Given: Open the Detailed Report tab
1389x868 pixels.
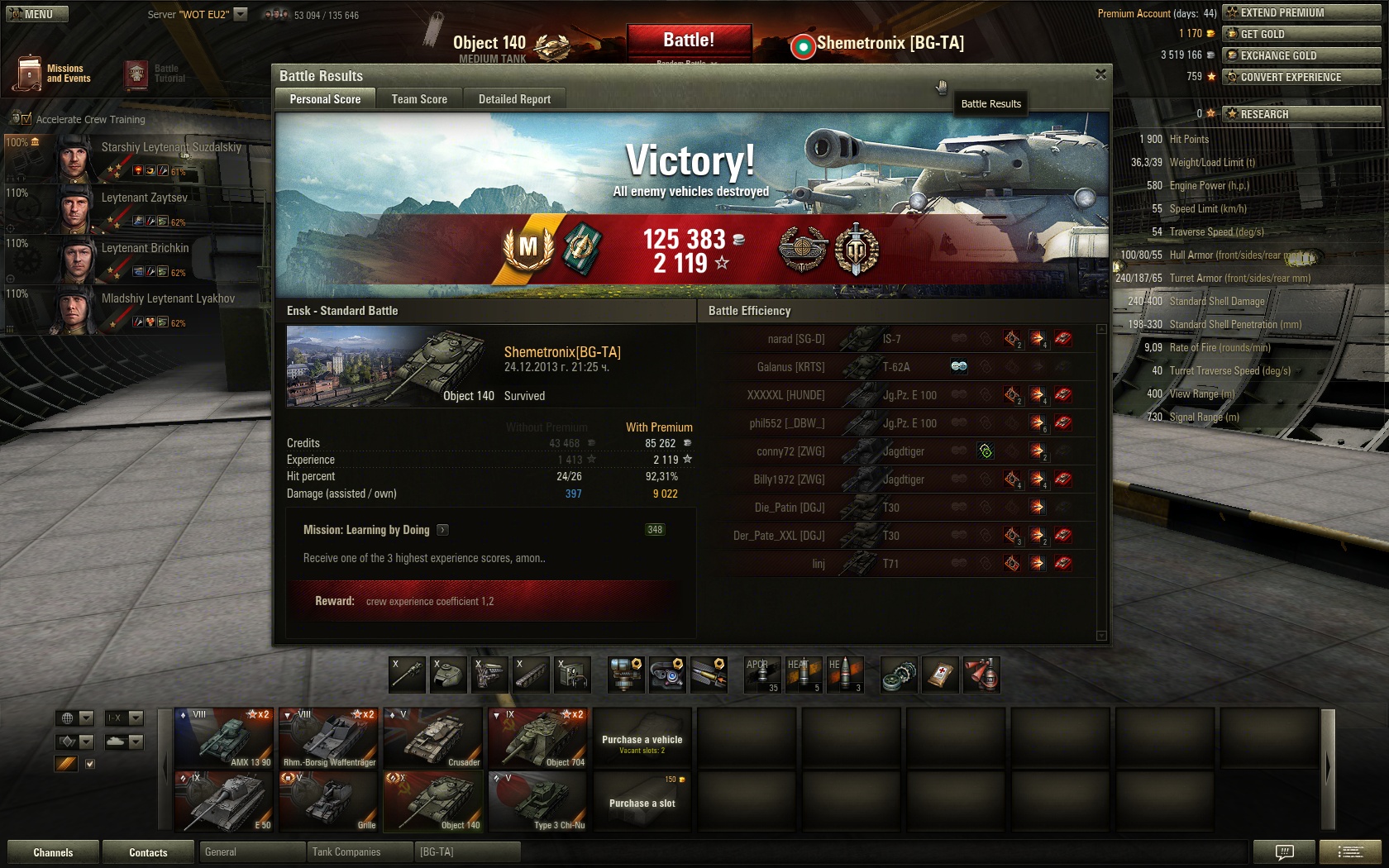Looking at the screenshot, I should pos(514,99).
